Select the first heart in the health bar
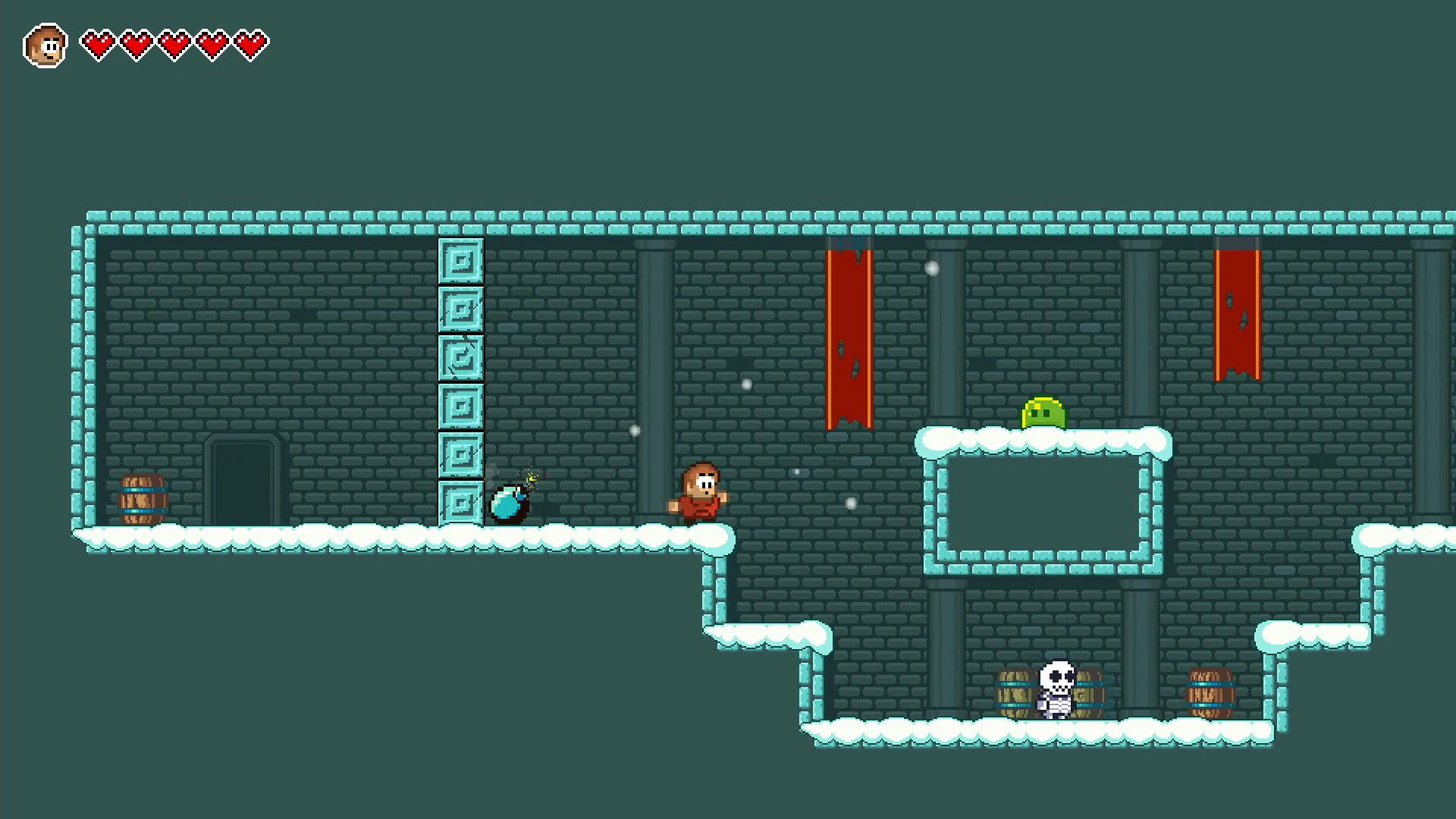Screen dimensions: 1456x819 click(x=98, y=43)
